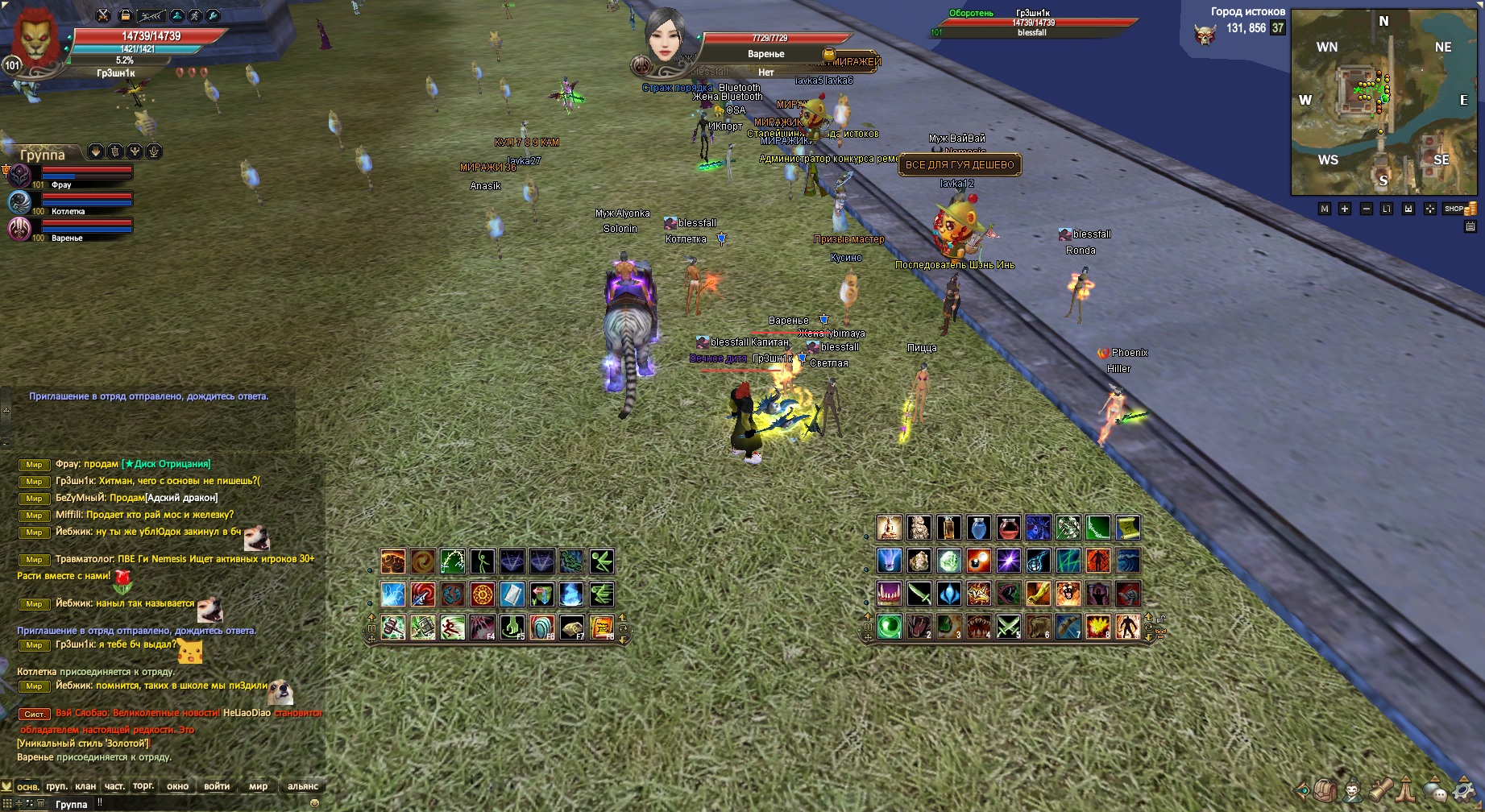Switch chat to the "клан" tab
Screen dimensions: 1485x812
(85, 786)
